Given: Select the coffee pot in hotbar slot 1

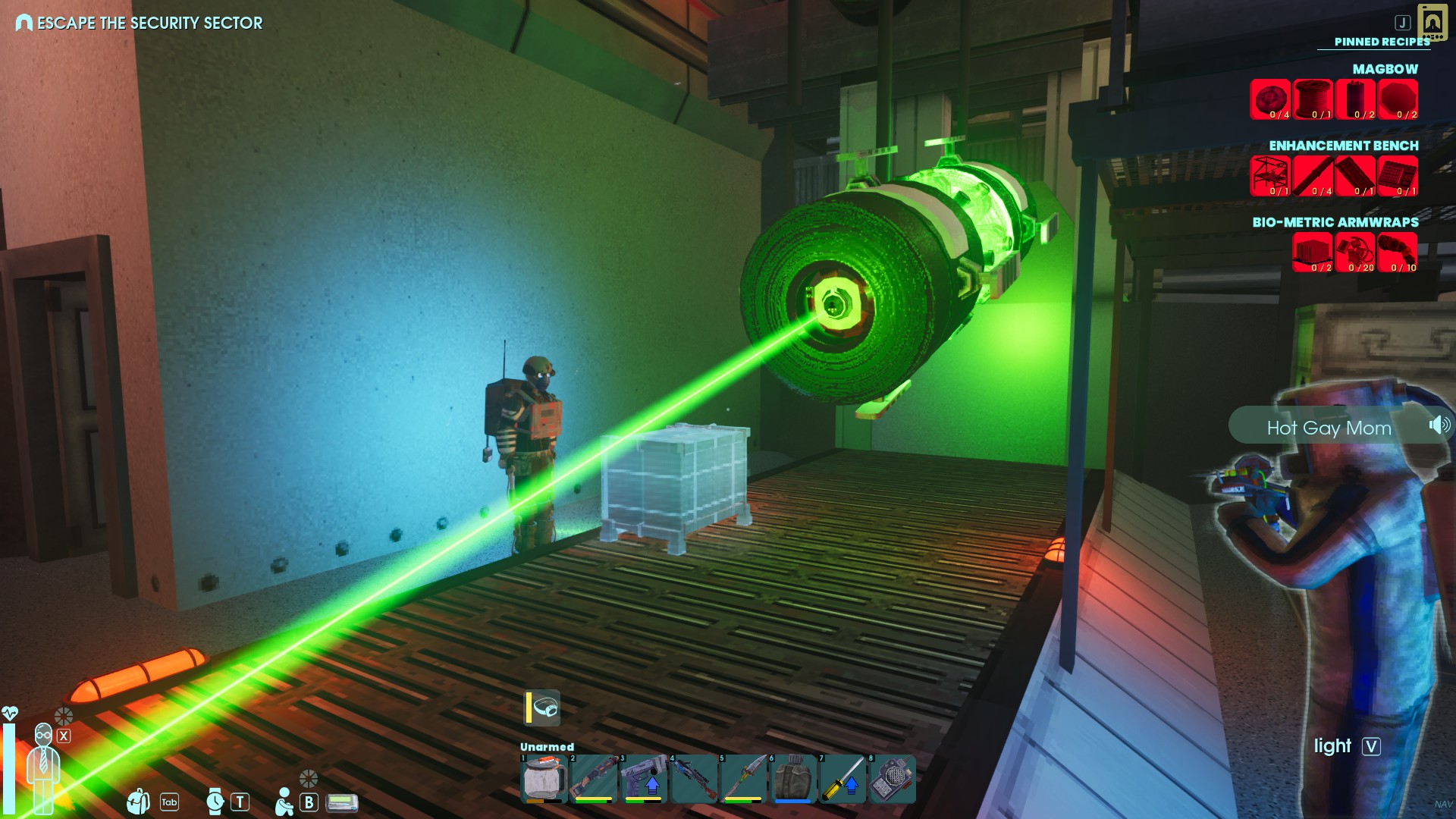Looking at the screenshot, I should [544, 779].
